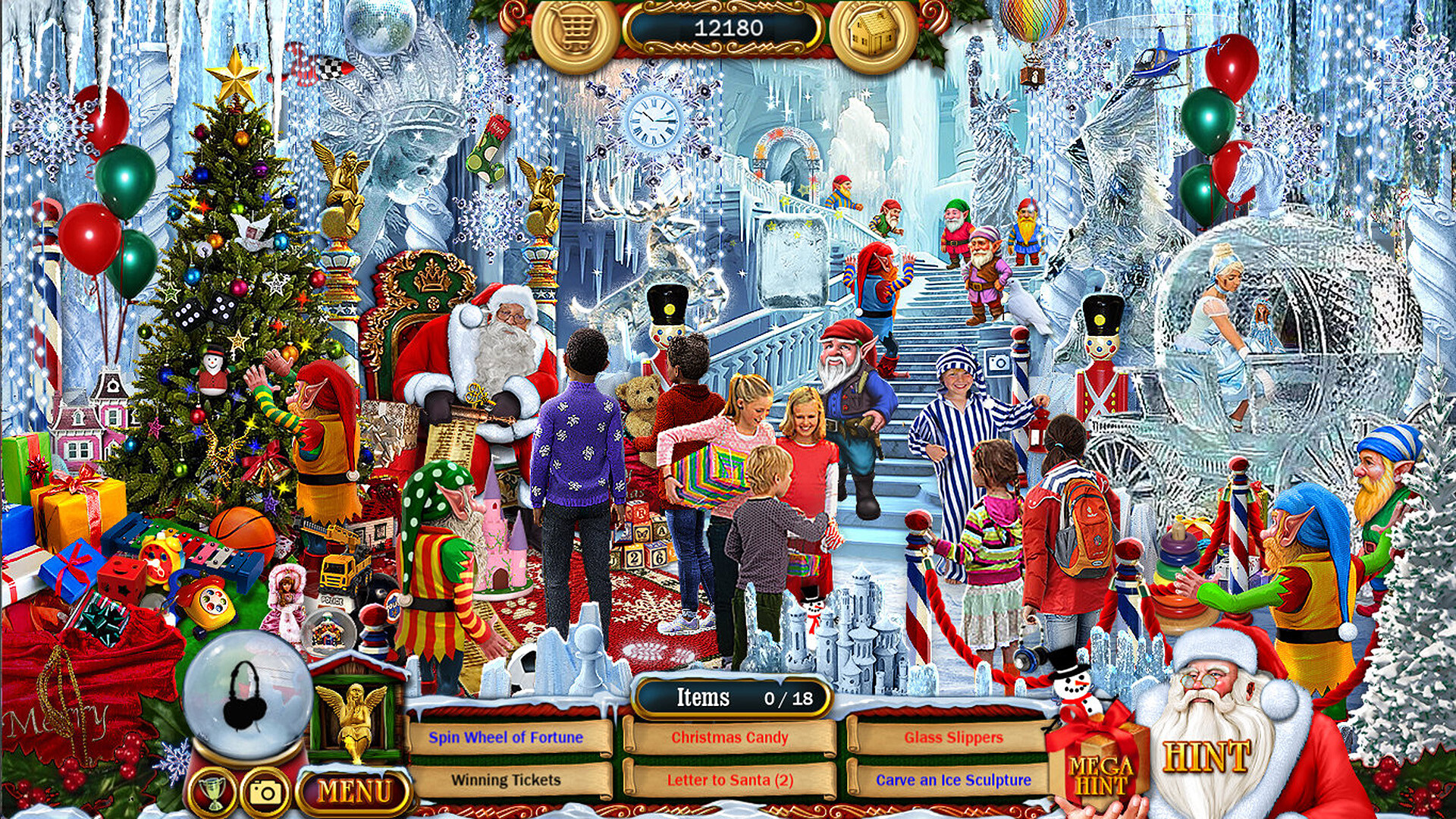Select the 'Spin Wheel of Fortune' item scroll
Screen dimensions: 1456x819
coord(507,737)
